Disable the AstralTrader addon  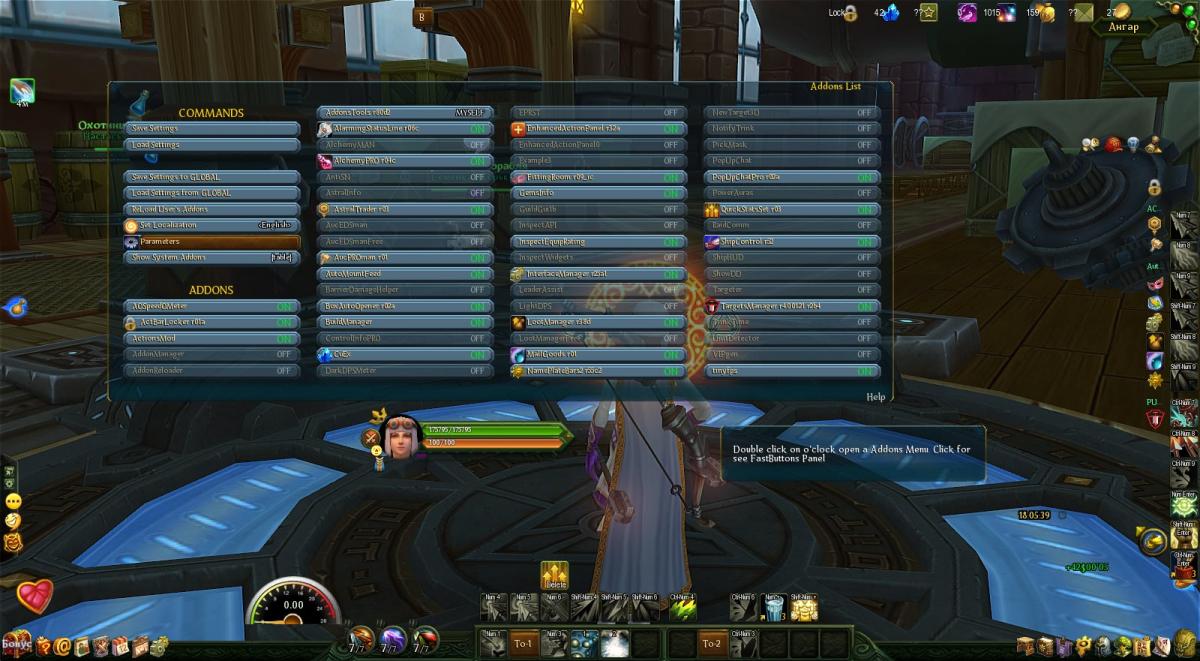[x=477, y=210]
